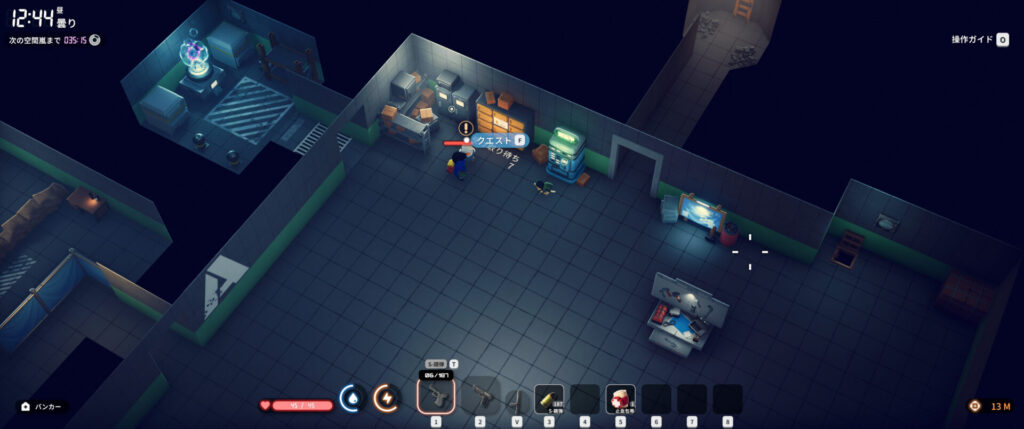Use the red medkit hotbar slot

pyautogui.click(x=620, y=398)
